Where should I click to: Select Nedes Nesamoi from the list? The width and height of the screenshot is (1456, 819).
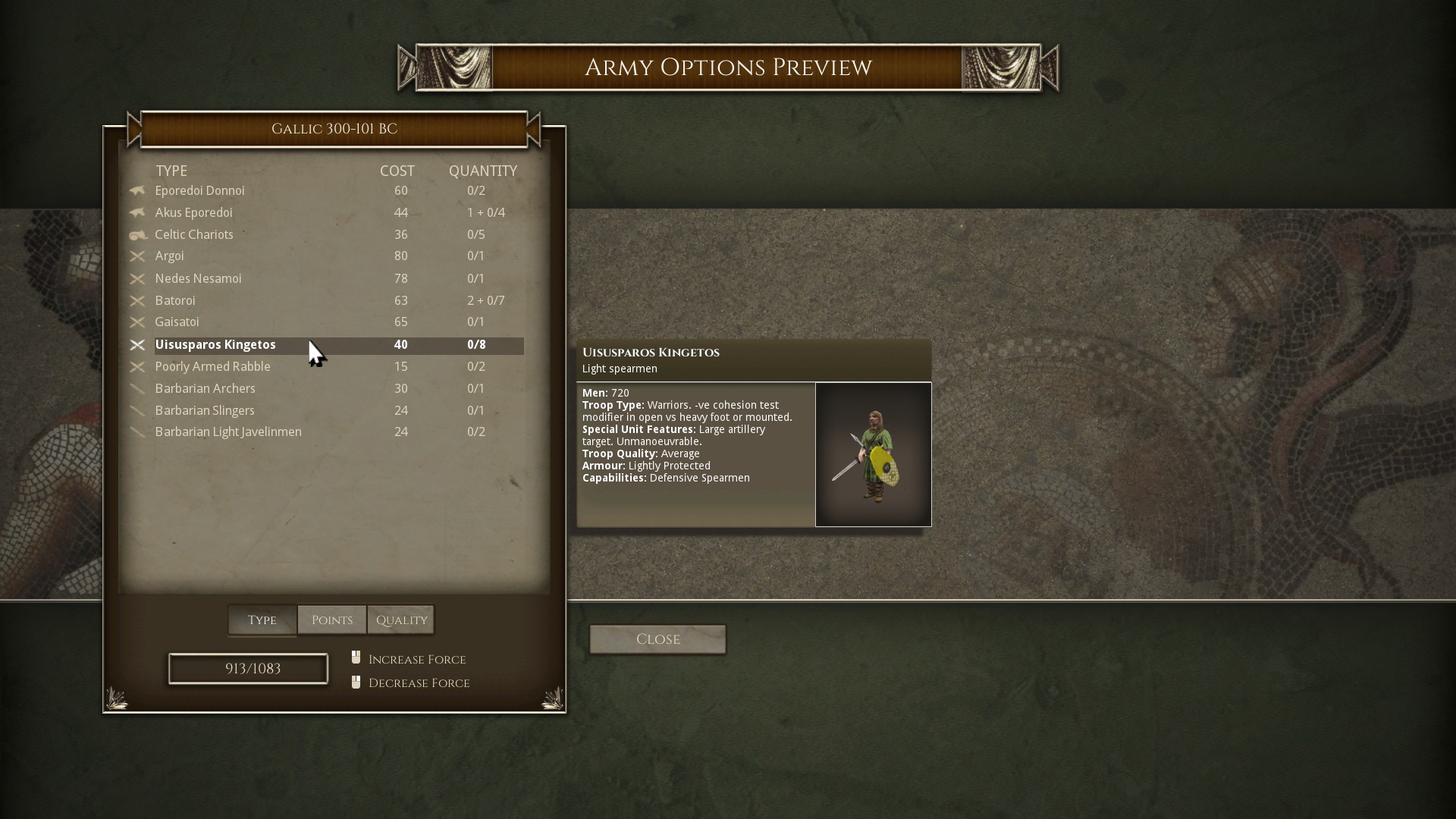[199, 279]
